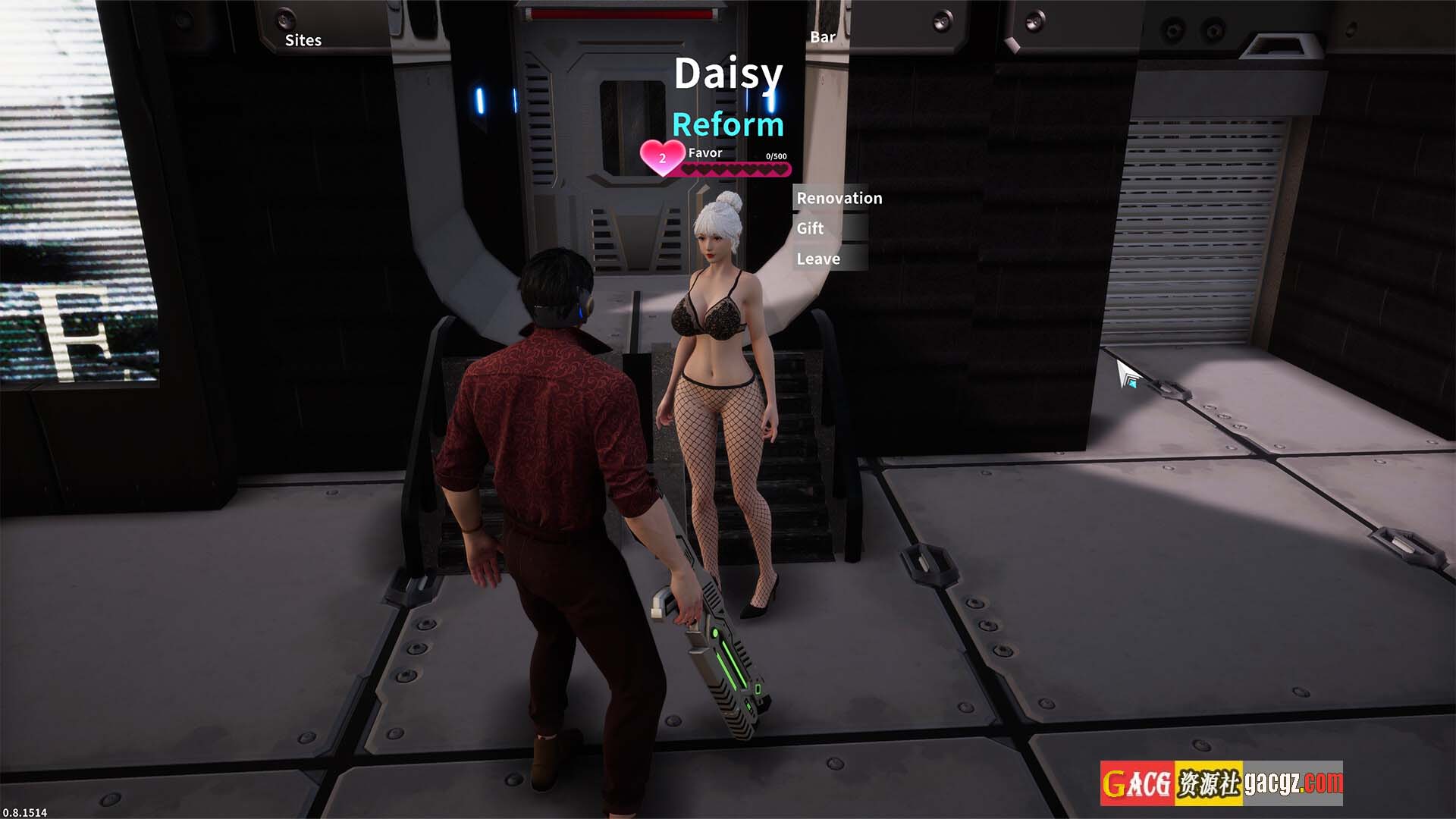Select the Gift option
The image size is (1456, 819).
pos(810,228)
